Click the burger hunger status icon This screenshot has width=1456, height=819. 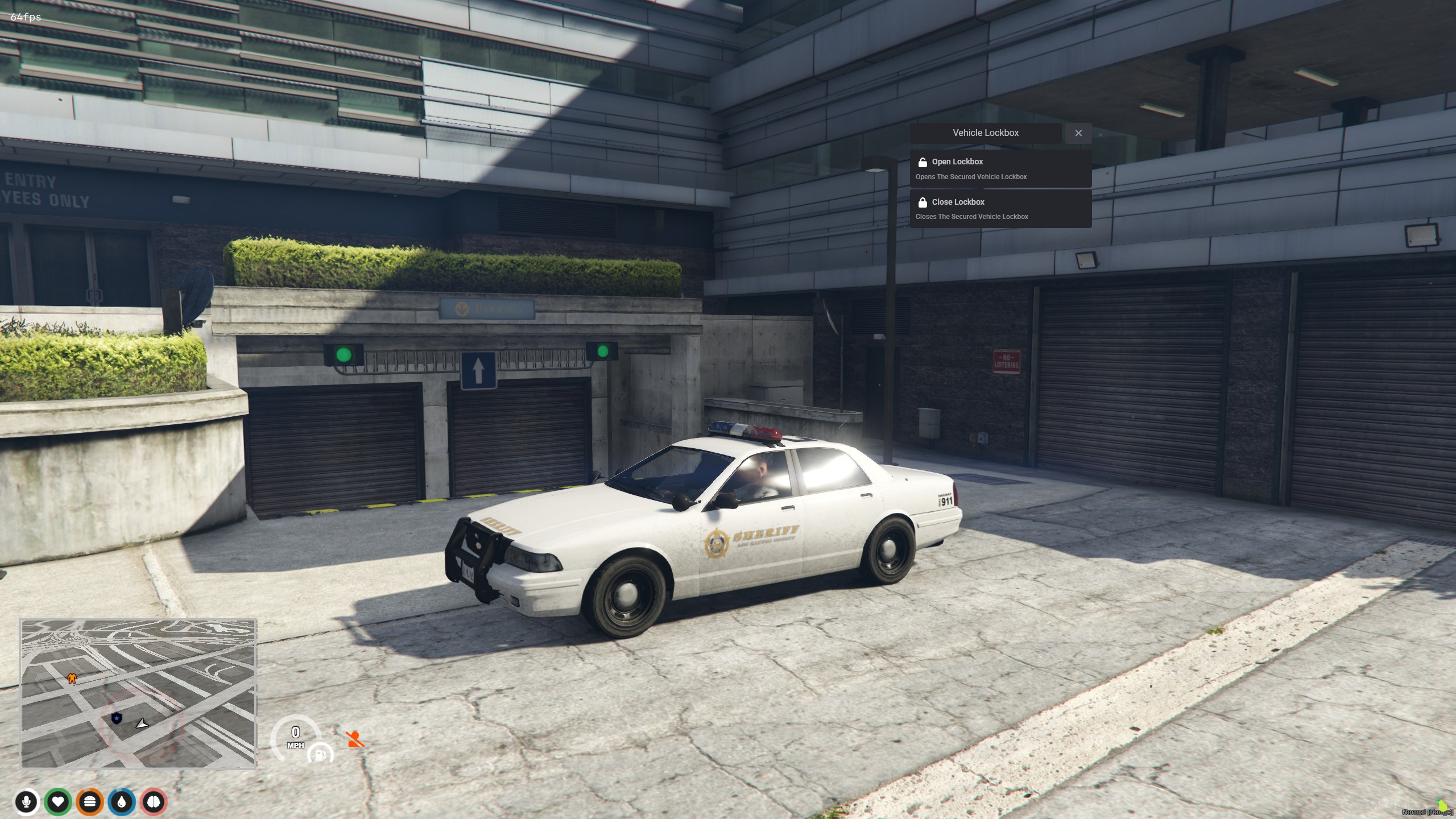[90, 802]
